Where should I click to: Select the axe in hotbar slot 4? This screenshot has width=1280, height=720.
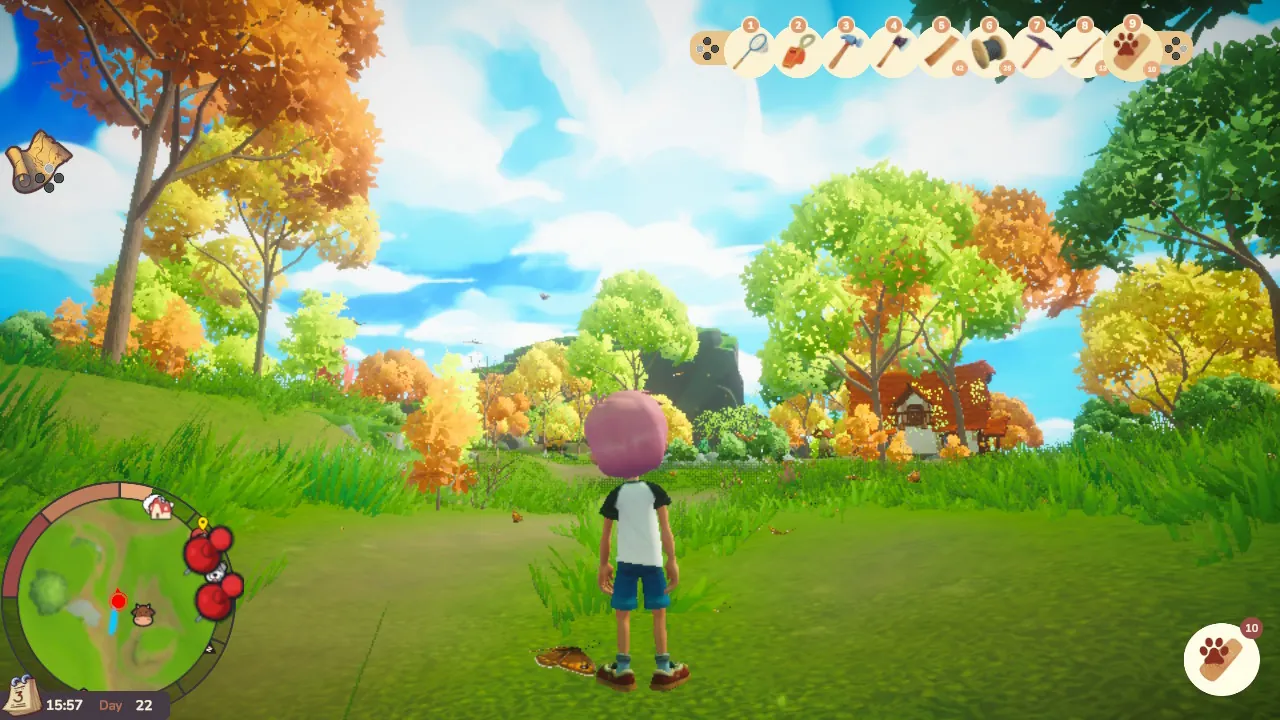pos(892,50)
